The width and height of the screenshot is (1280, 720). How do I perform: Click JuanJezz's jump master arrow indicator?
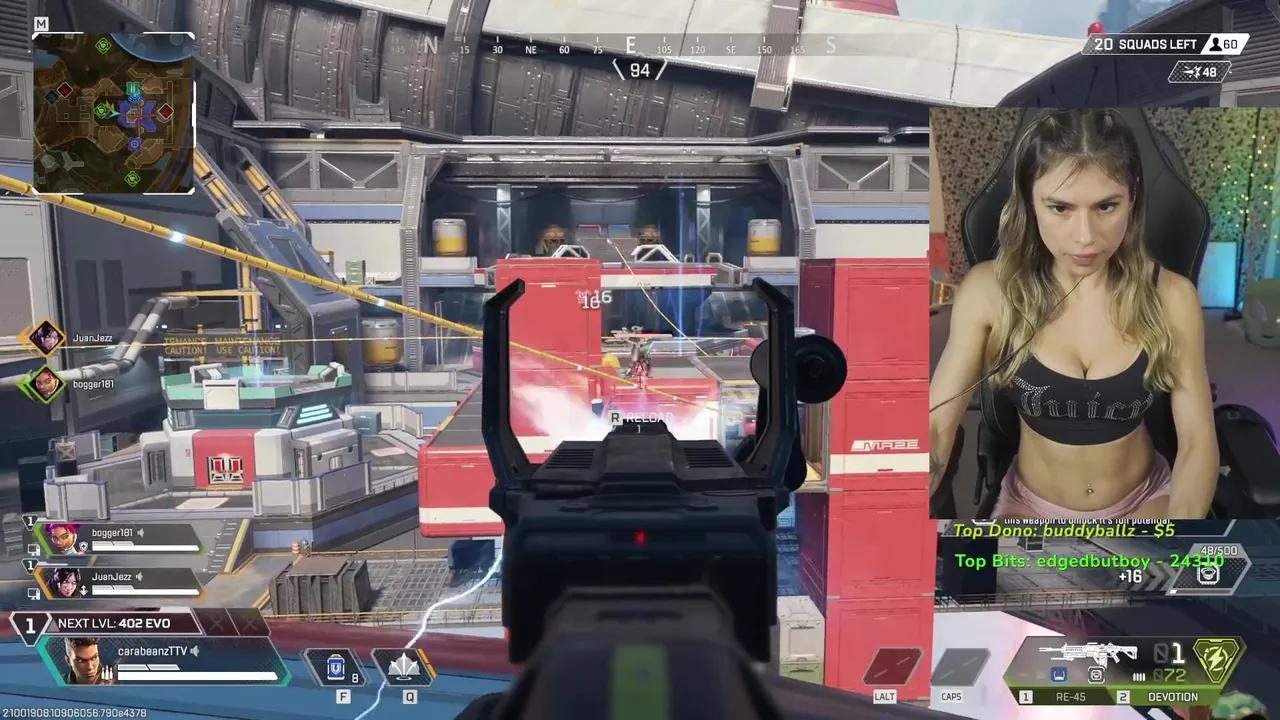[85, 589]
